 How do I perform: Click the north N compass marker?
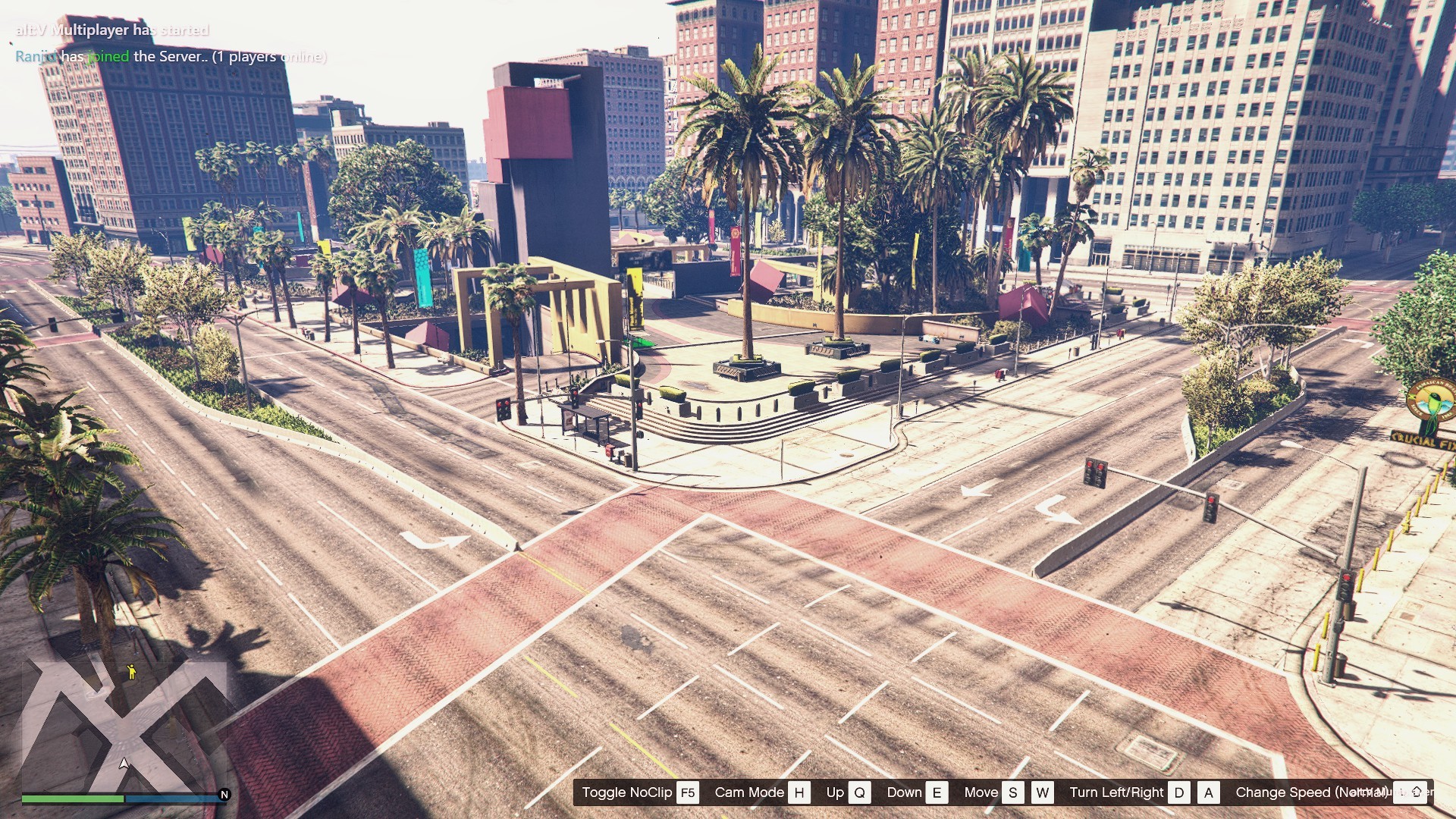coord(224,795)
